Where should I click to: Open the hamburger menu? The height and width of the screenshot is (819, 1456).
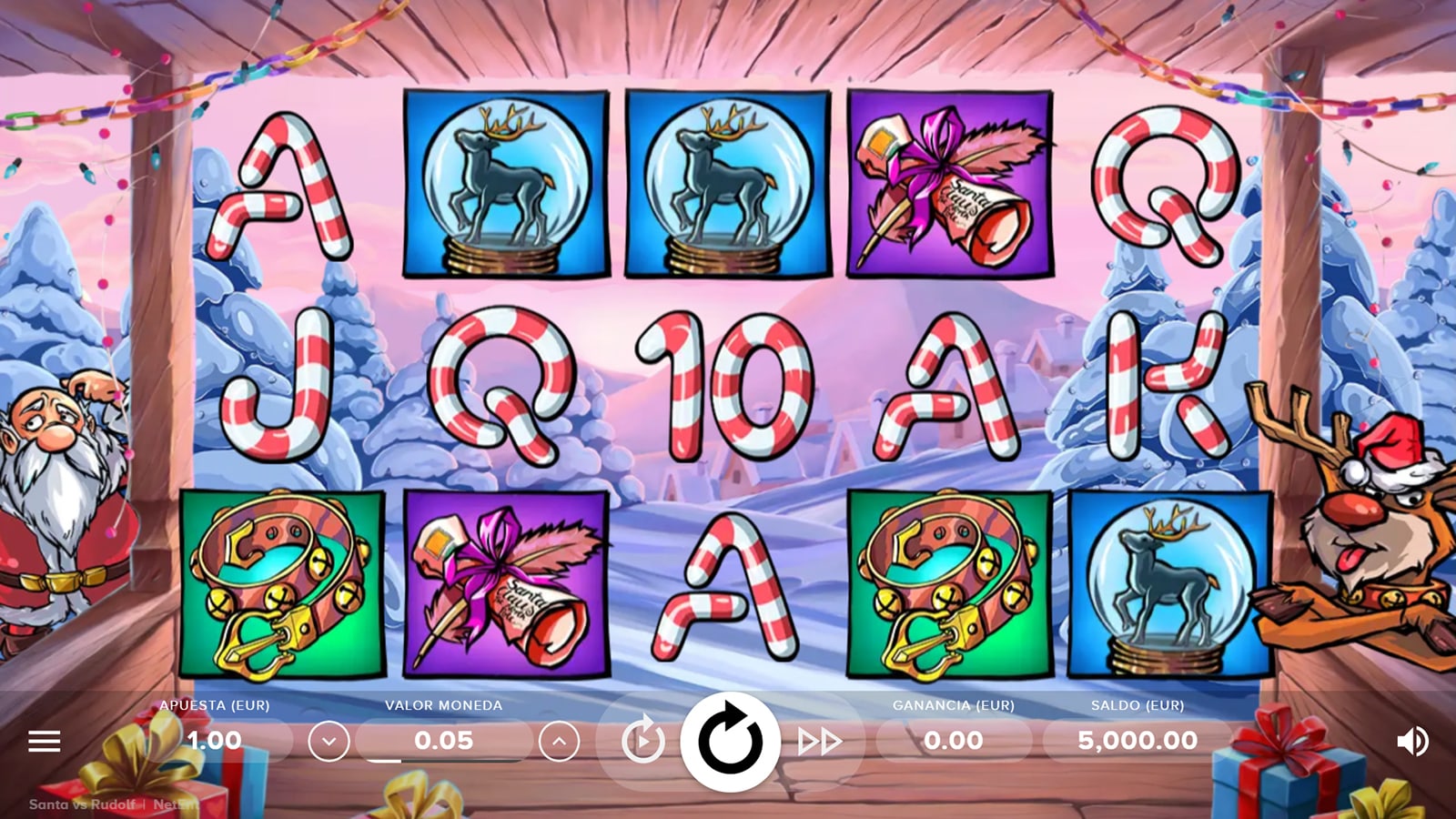coord(44,742)
